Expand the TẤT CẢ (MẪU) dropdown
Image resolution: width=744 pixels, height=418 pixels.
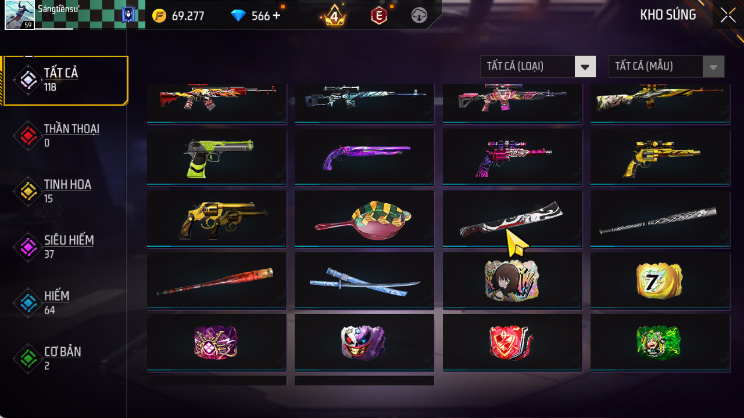[x=666, y=67]
